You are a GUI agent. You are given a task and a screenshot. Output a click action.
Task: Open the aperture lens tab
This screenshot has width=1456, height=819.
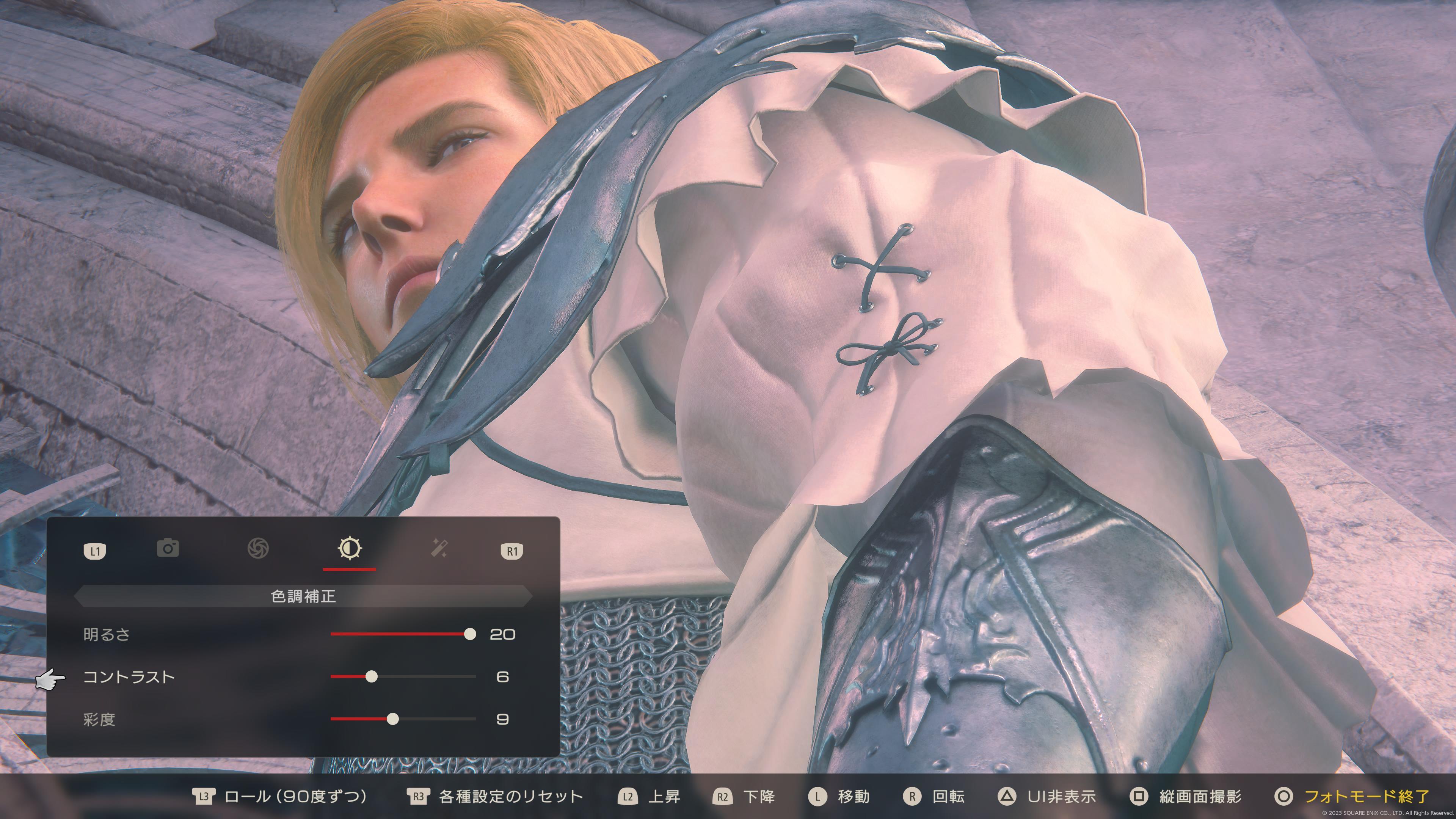click(258, 548)
